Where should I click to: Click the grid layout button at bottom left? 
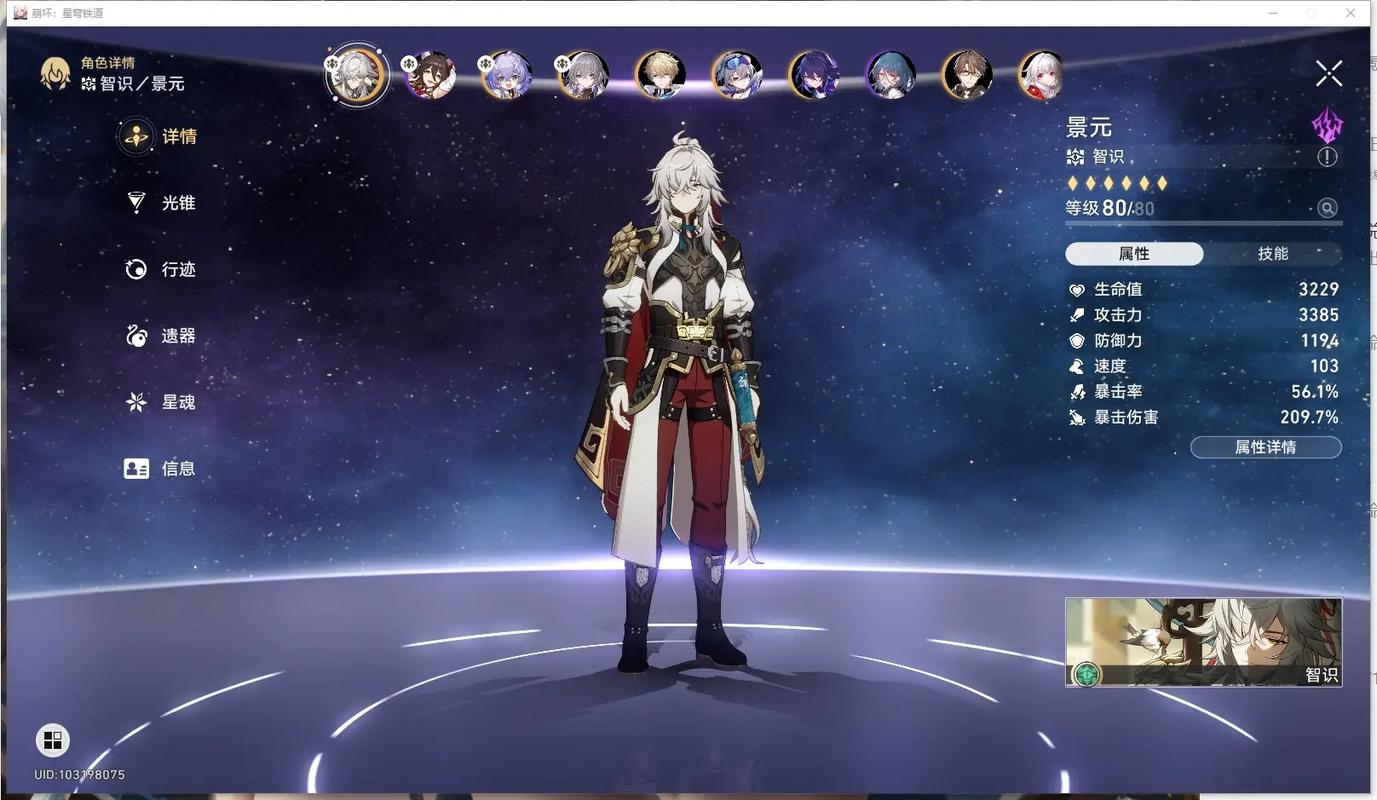51,740
